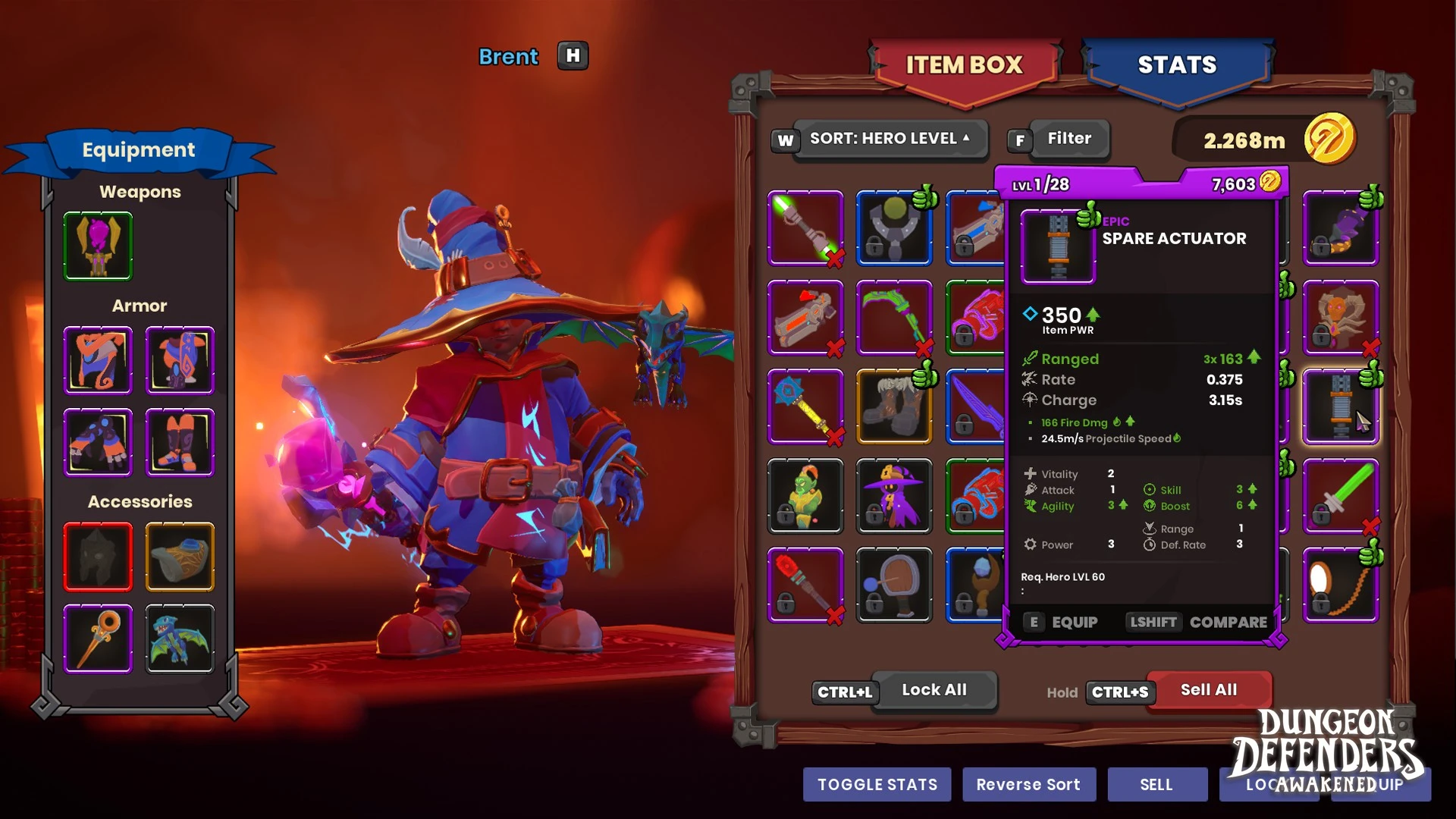
Task: Select the purple witch costume item
Action: click(894, 496)
